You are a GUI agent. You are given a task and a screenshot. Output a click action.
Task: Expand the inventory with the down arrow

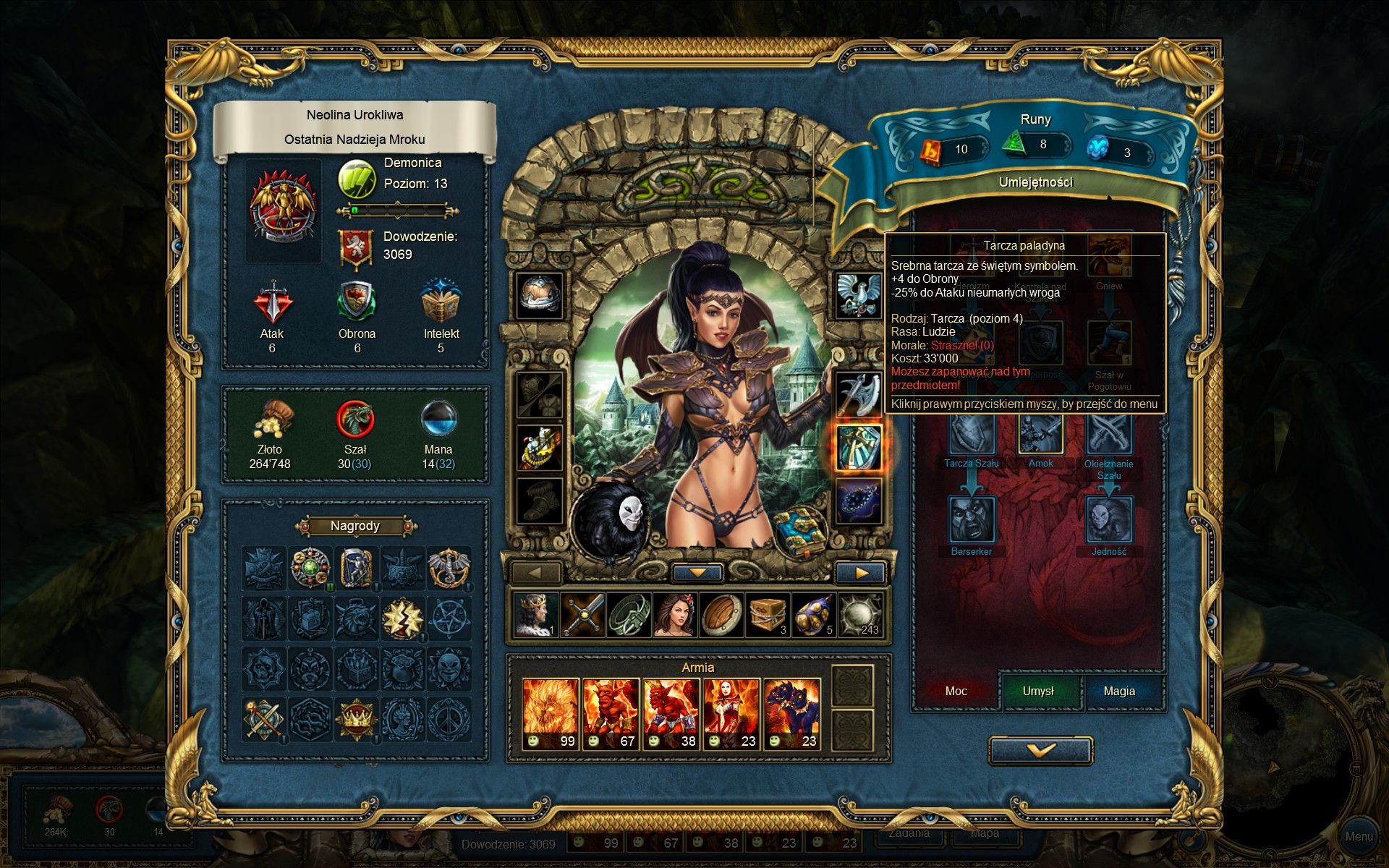pos(697,573)
